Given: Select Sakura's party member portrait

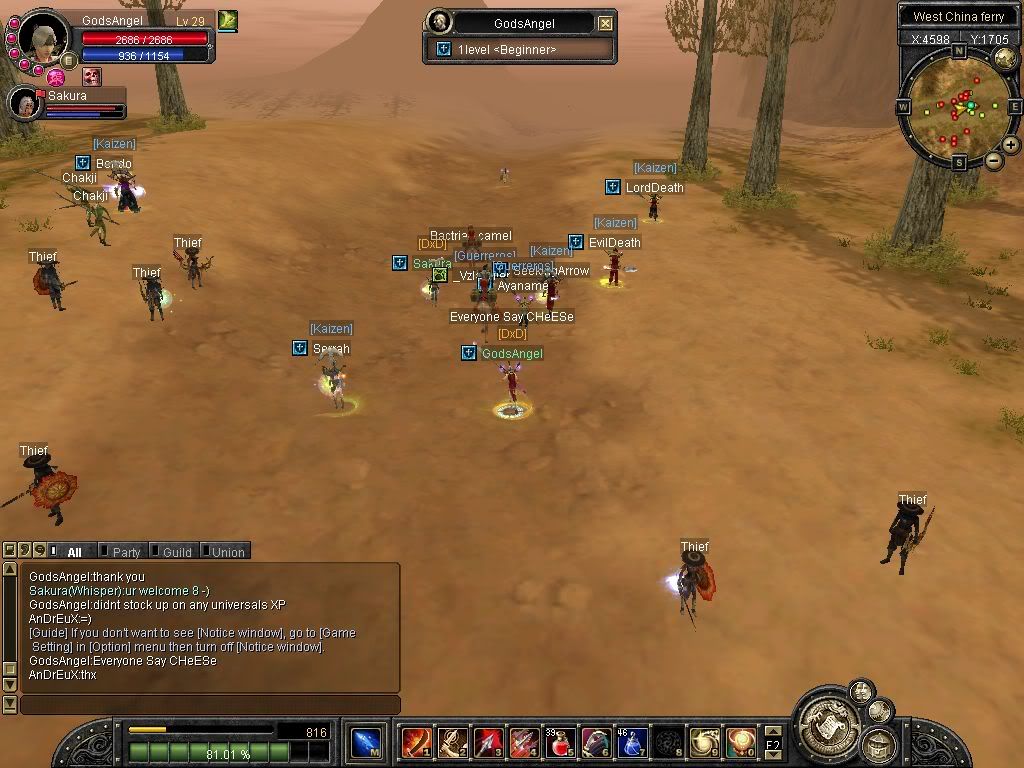Looking at the screenshot, I should [x=23, y=104].
